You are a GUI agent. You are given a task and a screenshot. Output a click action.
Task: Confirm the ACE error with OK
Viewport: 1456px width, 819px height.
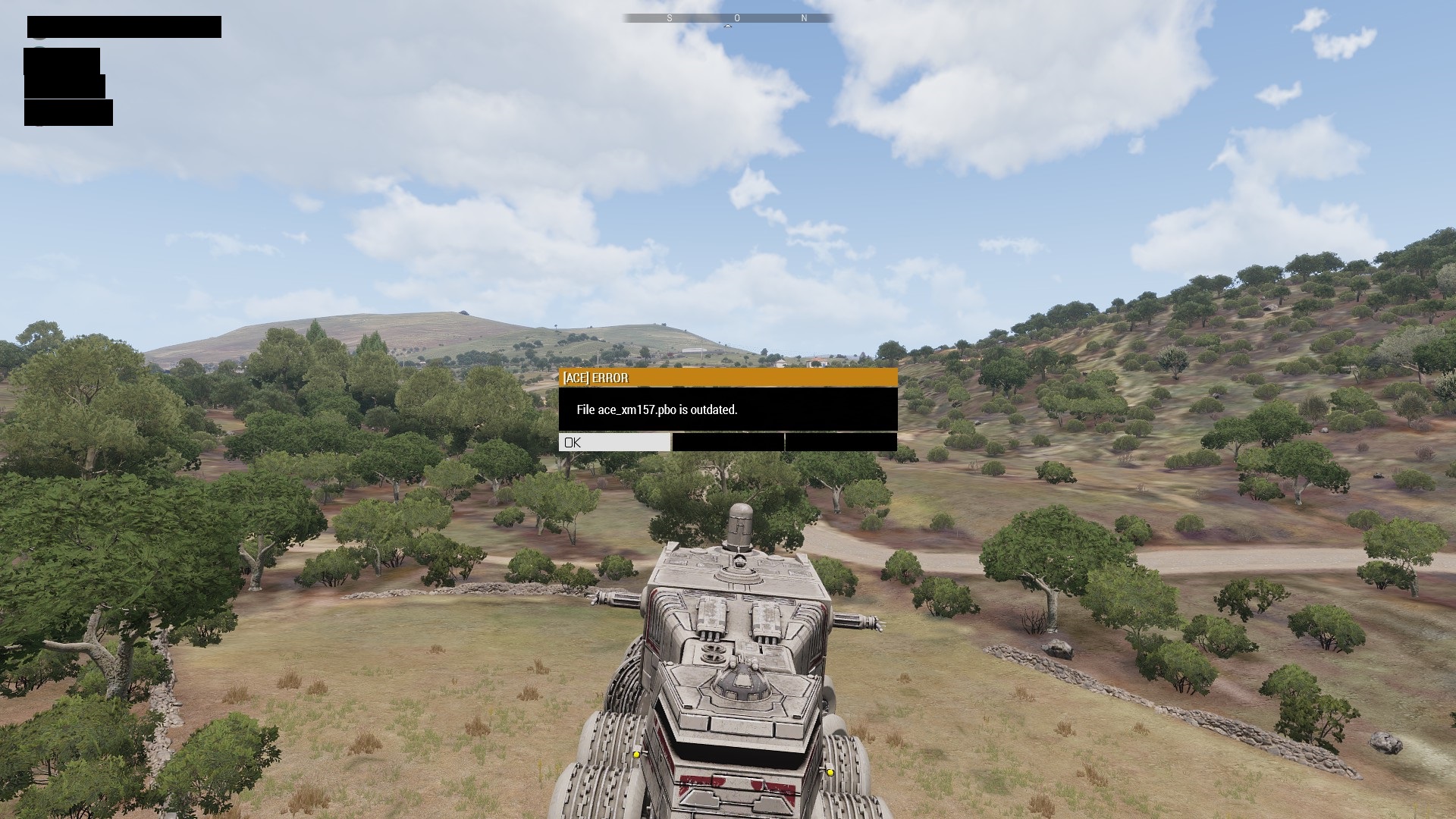[614, 442]
